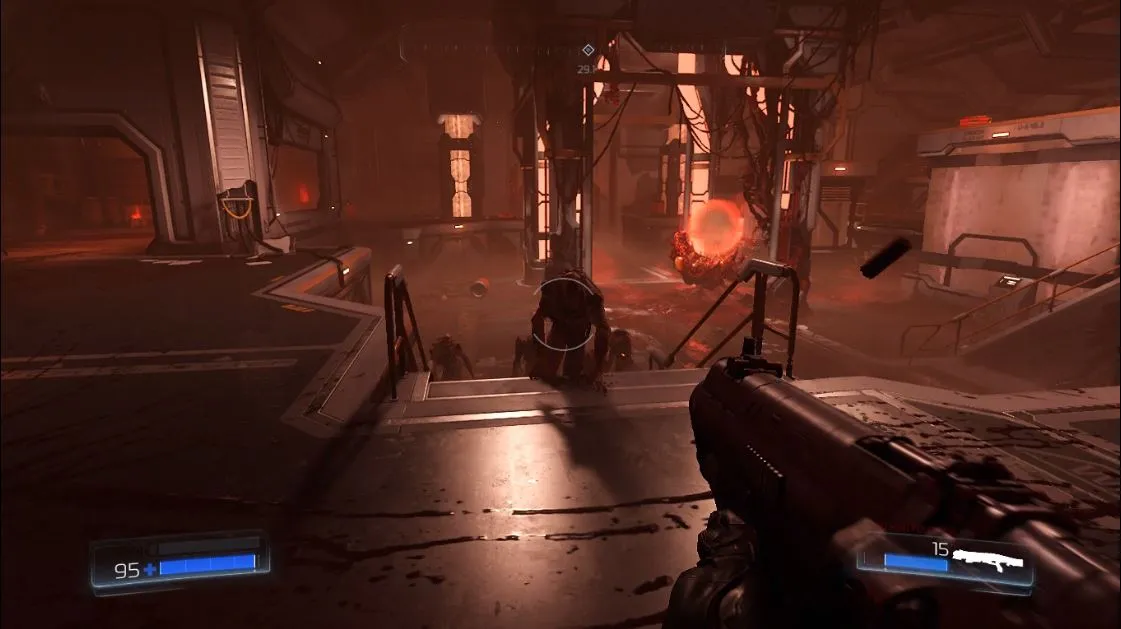Select the diamond objective marker on the compass
The image size is (1121, 629).
coord(588,50)
